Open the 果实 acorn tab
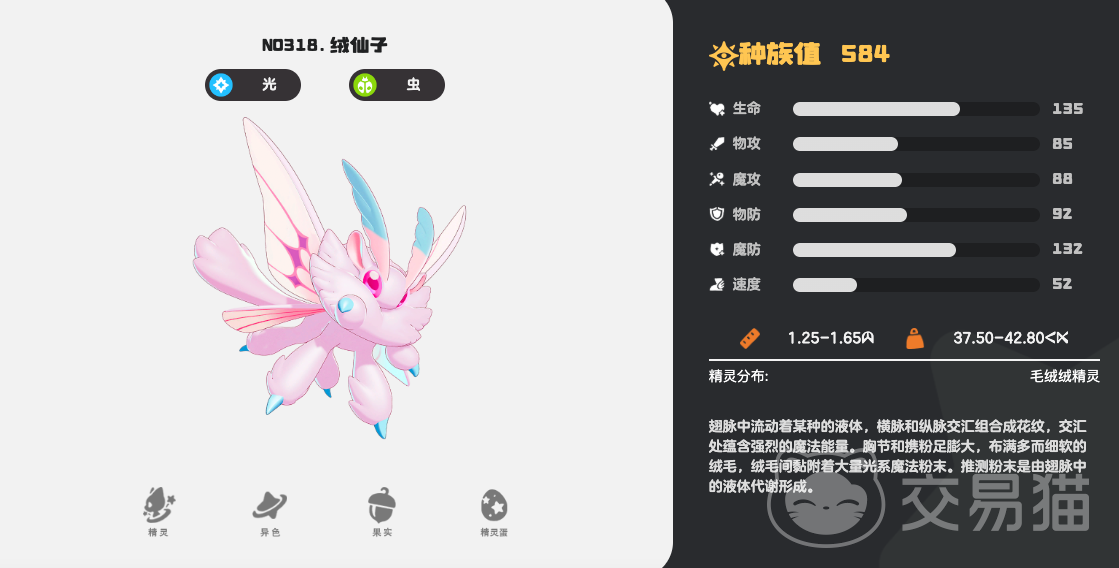Screen dimensions: 1119x568 click(382, 511)
